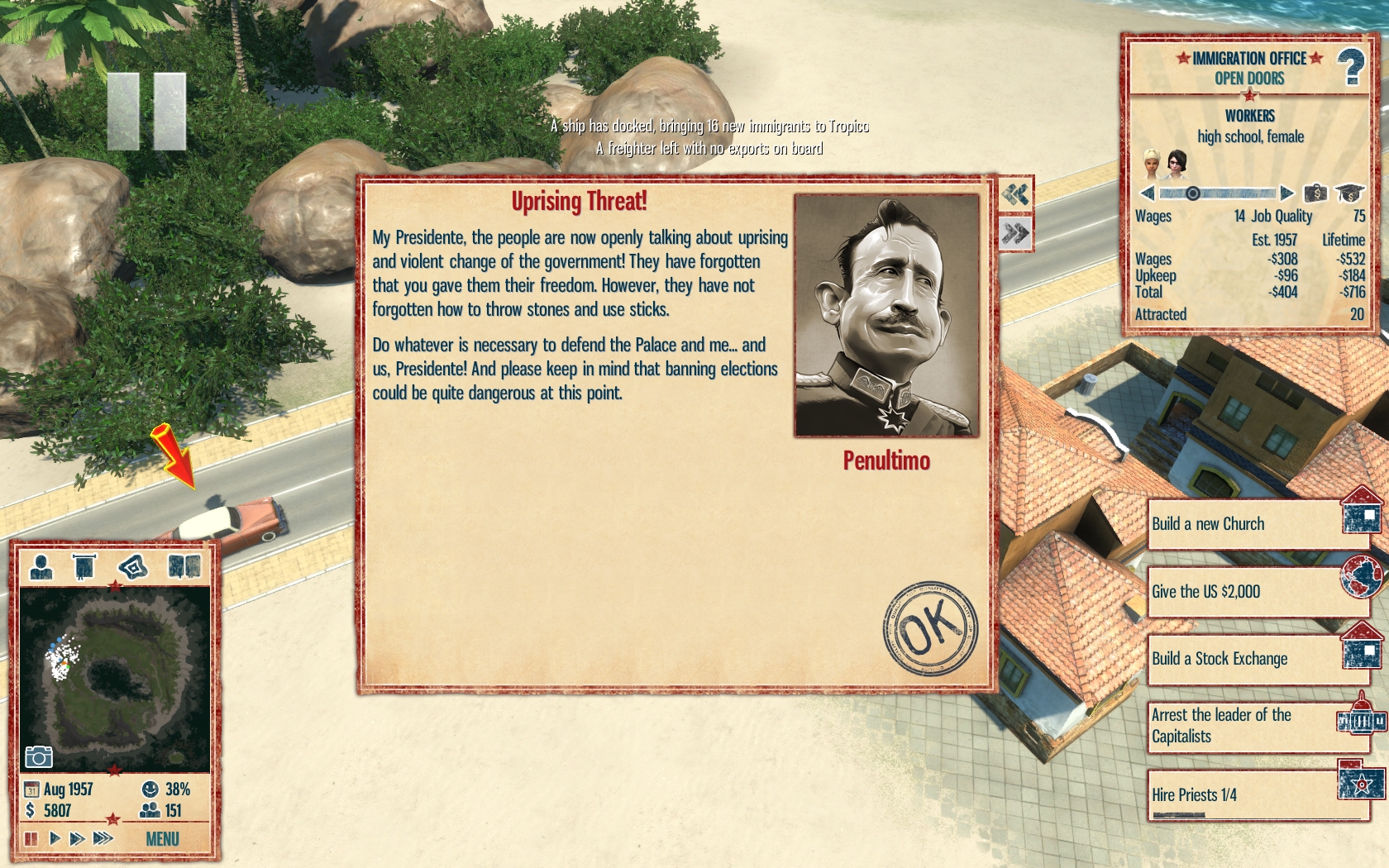The width and height of the screenshot is (1389, 868).
Task: Click the double-arrow icon beside the dialog
Action: point(1015,234)
